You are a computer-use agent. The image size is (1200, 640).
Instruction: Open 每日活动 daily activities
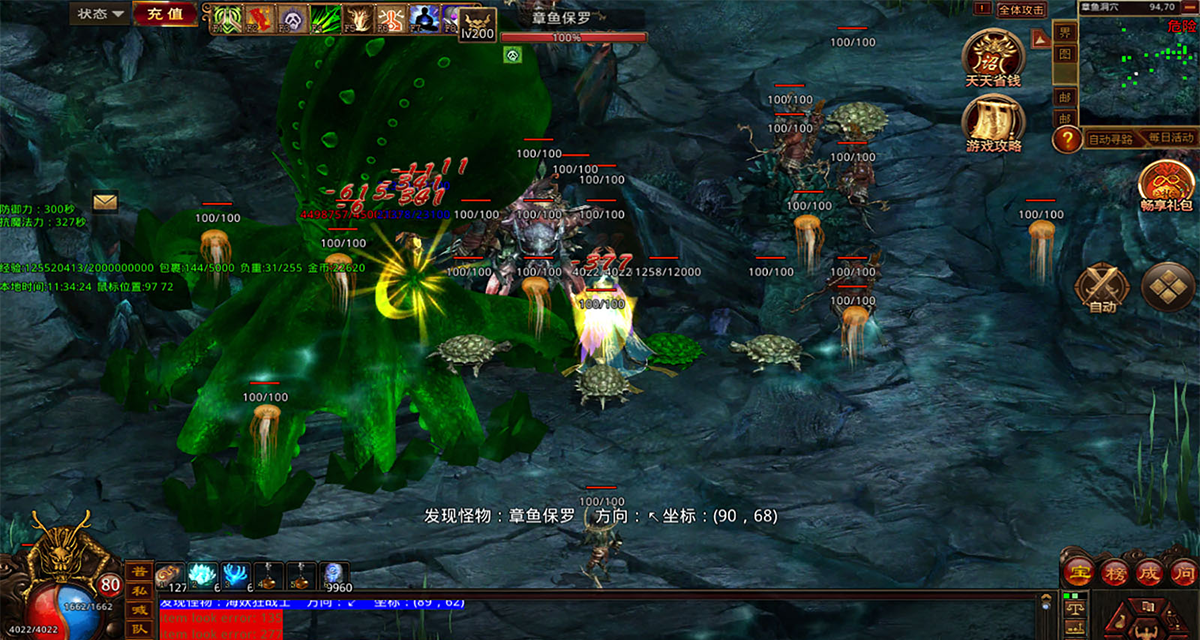tap(1171, 138)
